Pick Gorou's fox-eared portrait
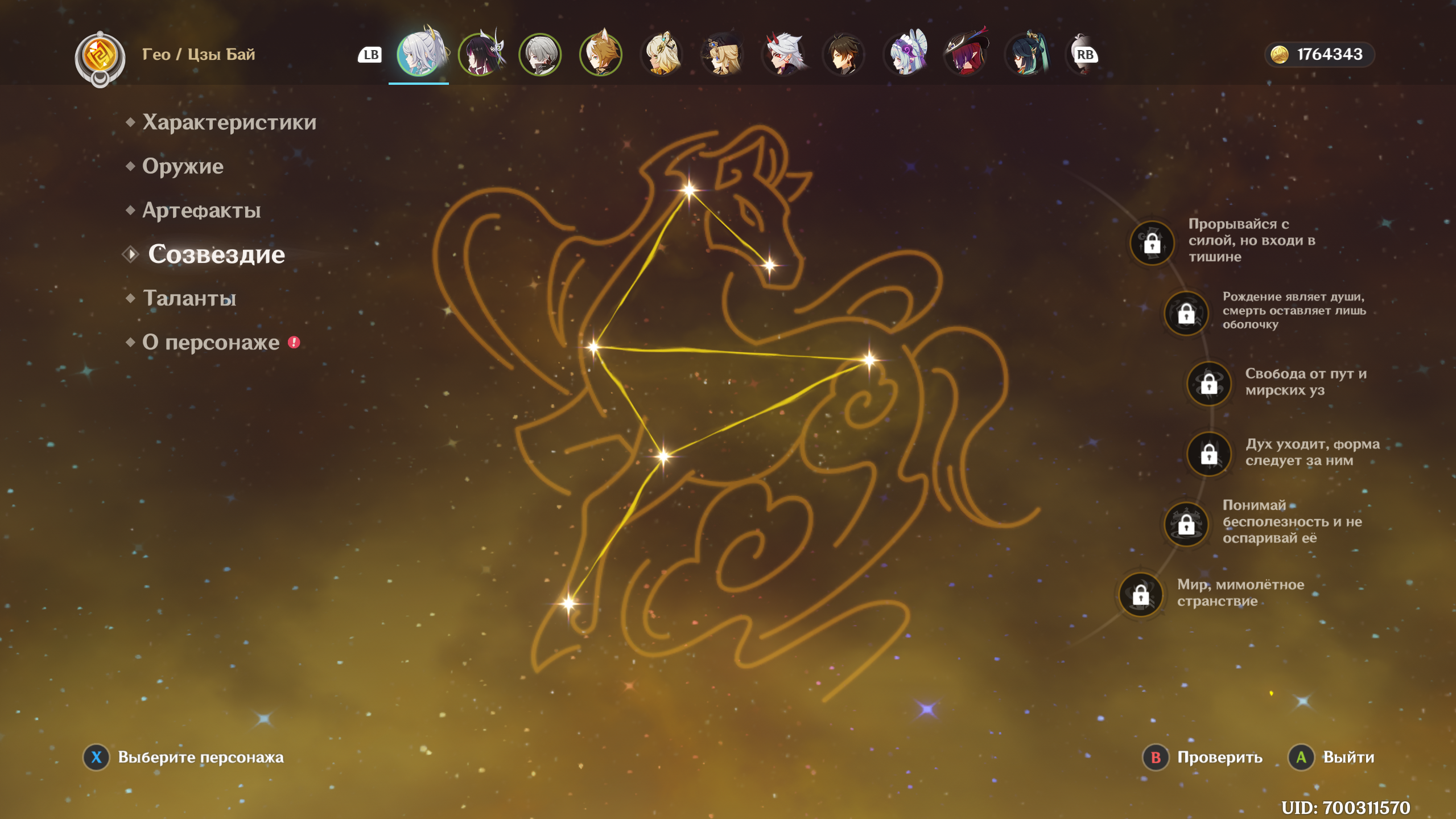 click(x=601, y=55)
